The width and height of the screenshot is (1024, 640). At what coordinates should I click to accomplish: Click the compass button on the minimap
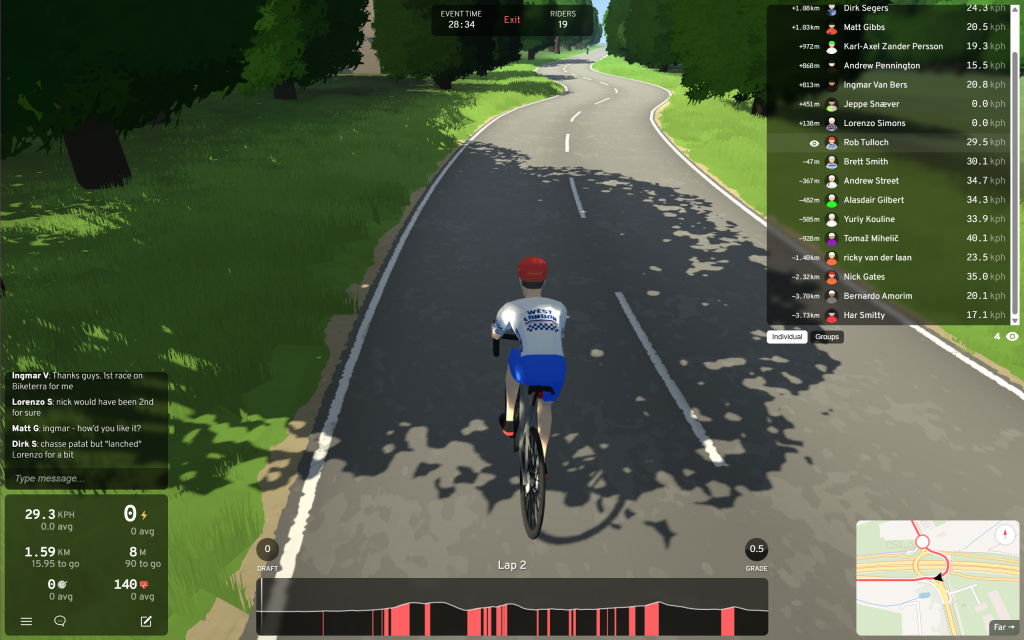point(1003,534)
